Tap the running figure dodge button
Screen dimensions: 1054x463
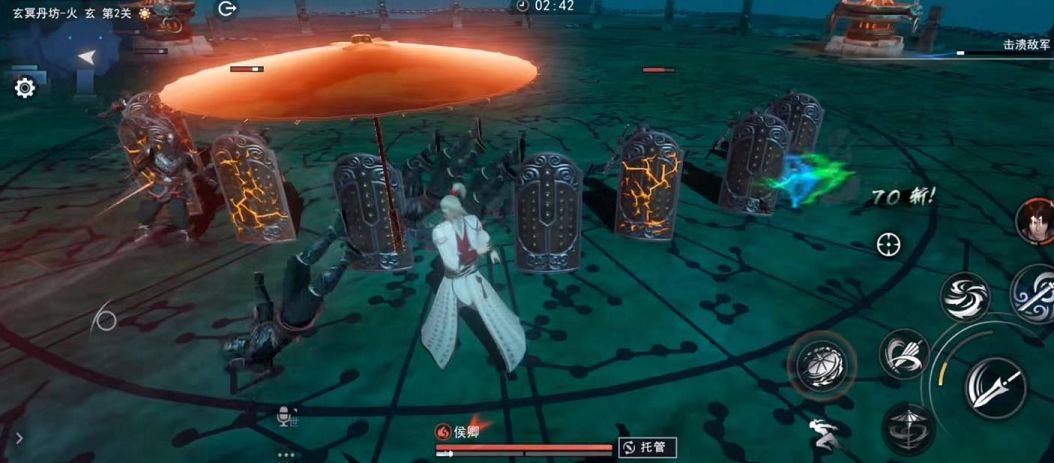point(822,433)
